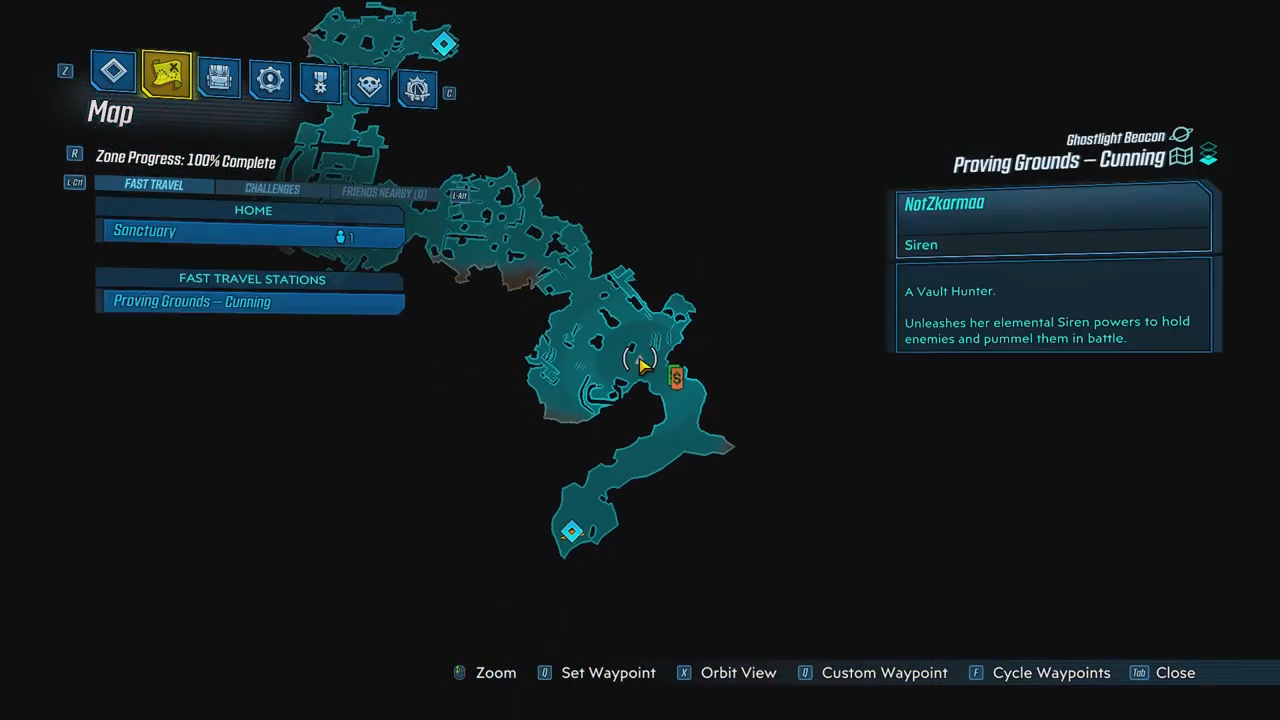Click the orange vending machine map marker
Screen dimensions: 1280x720
pyautogui.click(x=677, y=377)
